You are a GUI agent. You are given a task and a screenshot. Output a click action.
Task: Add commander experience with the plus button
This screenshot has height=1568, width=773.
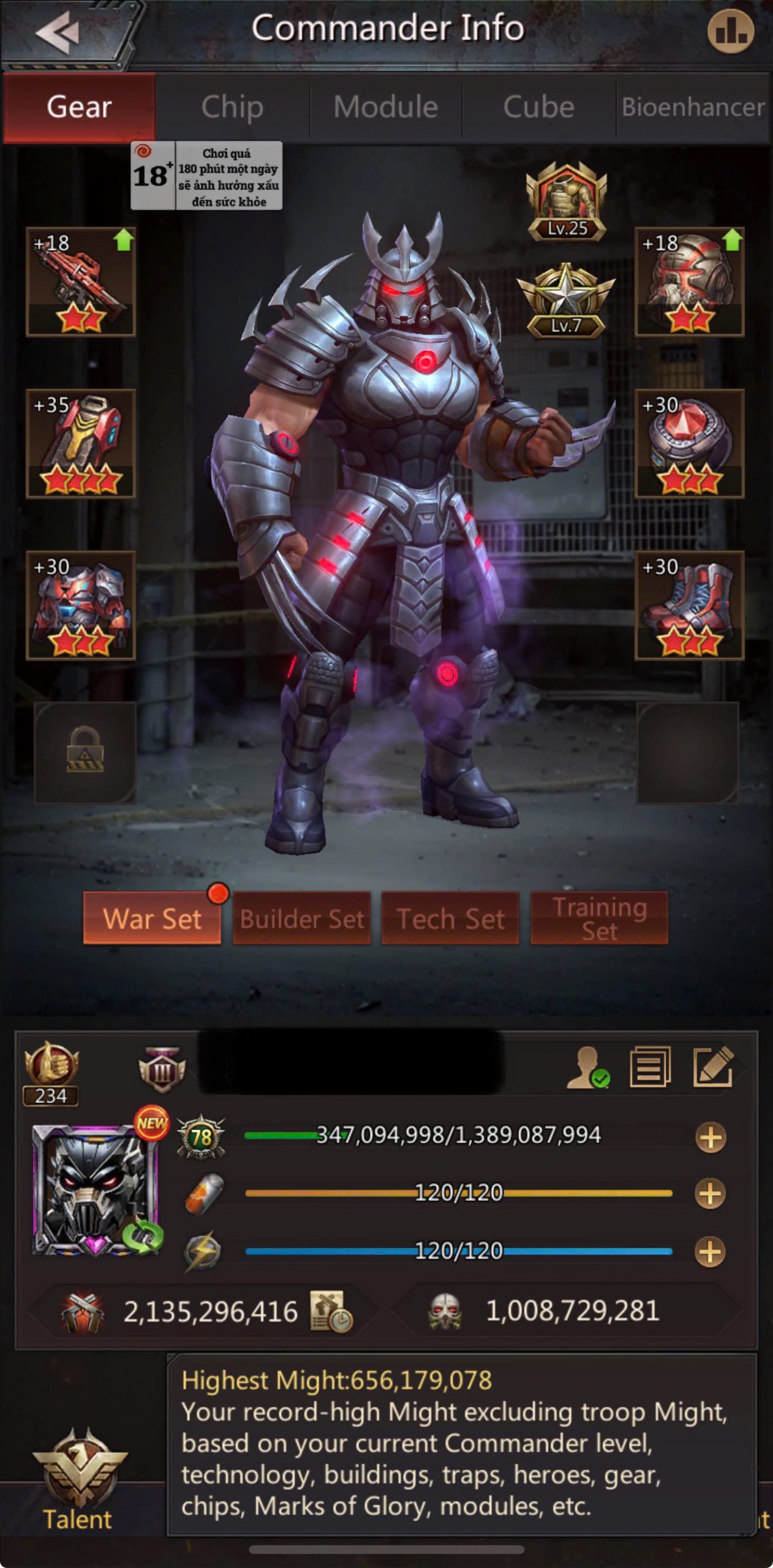[x=711, y=1137]
